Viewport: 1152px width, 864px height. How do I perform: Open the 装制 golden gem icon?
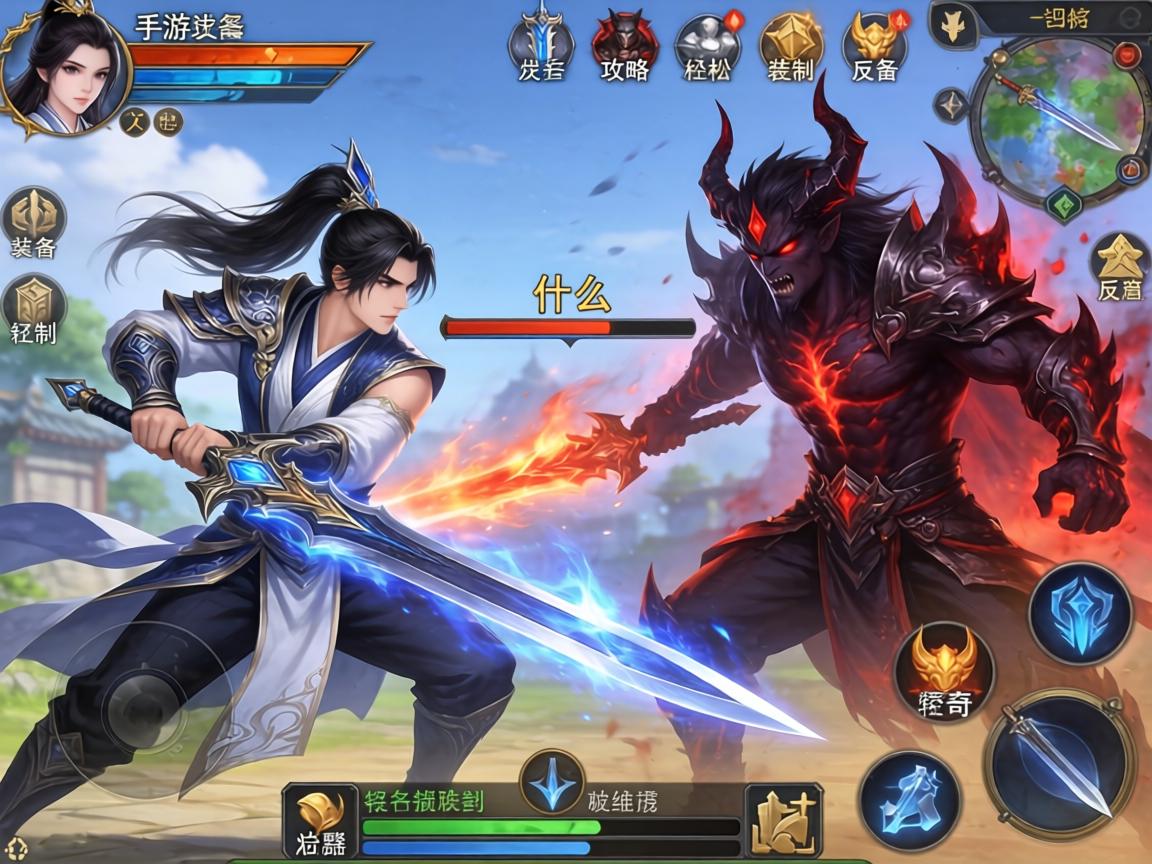click(x=790, y=44)
